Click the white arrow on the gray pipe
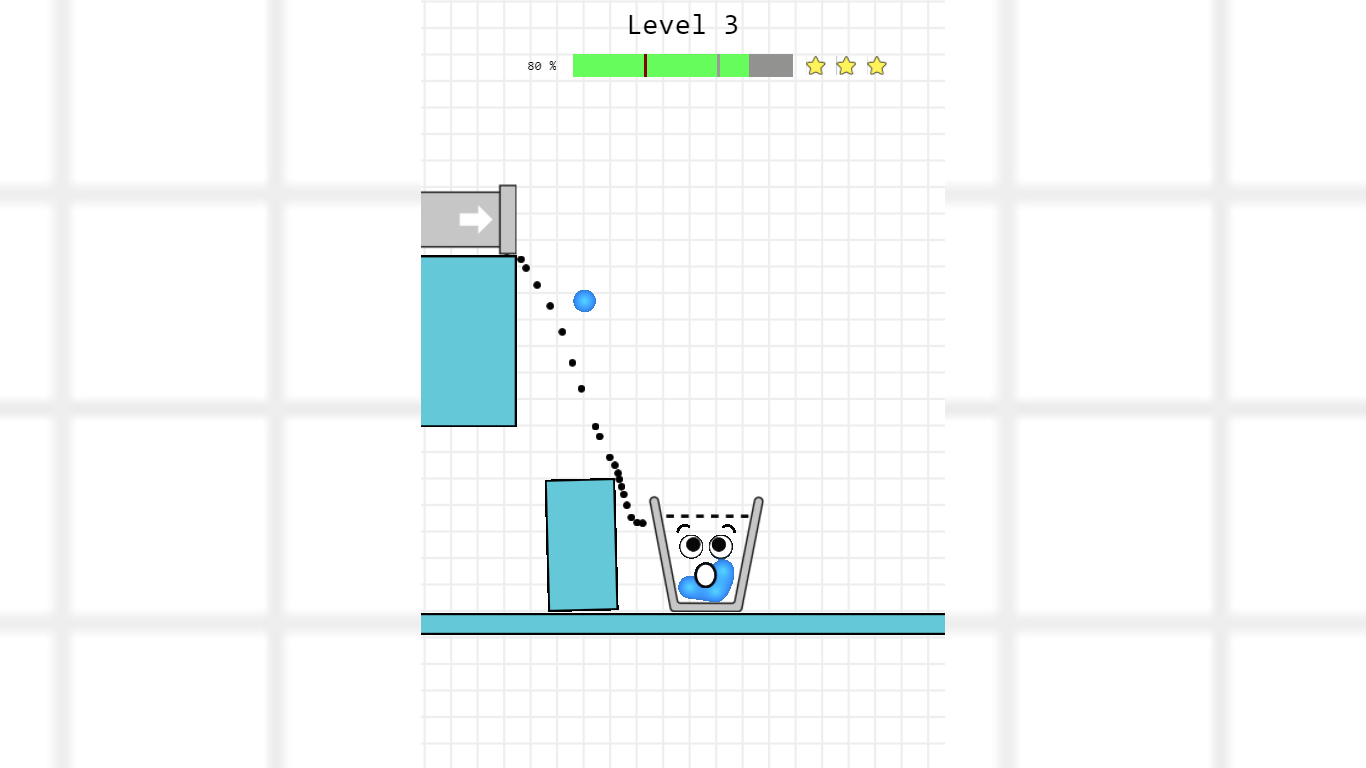The image size is (1366, 768). [474, 219]
